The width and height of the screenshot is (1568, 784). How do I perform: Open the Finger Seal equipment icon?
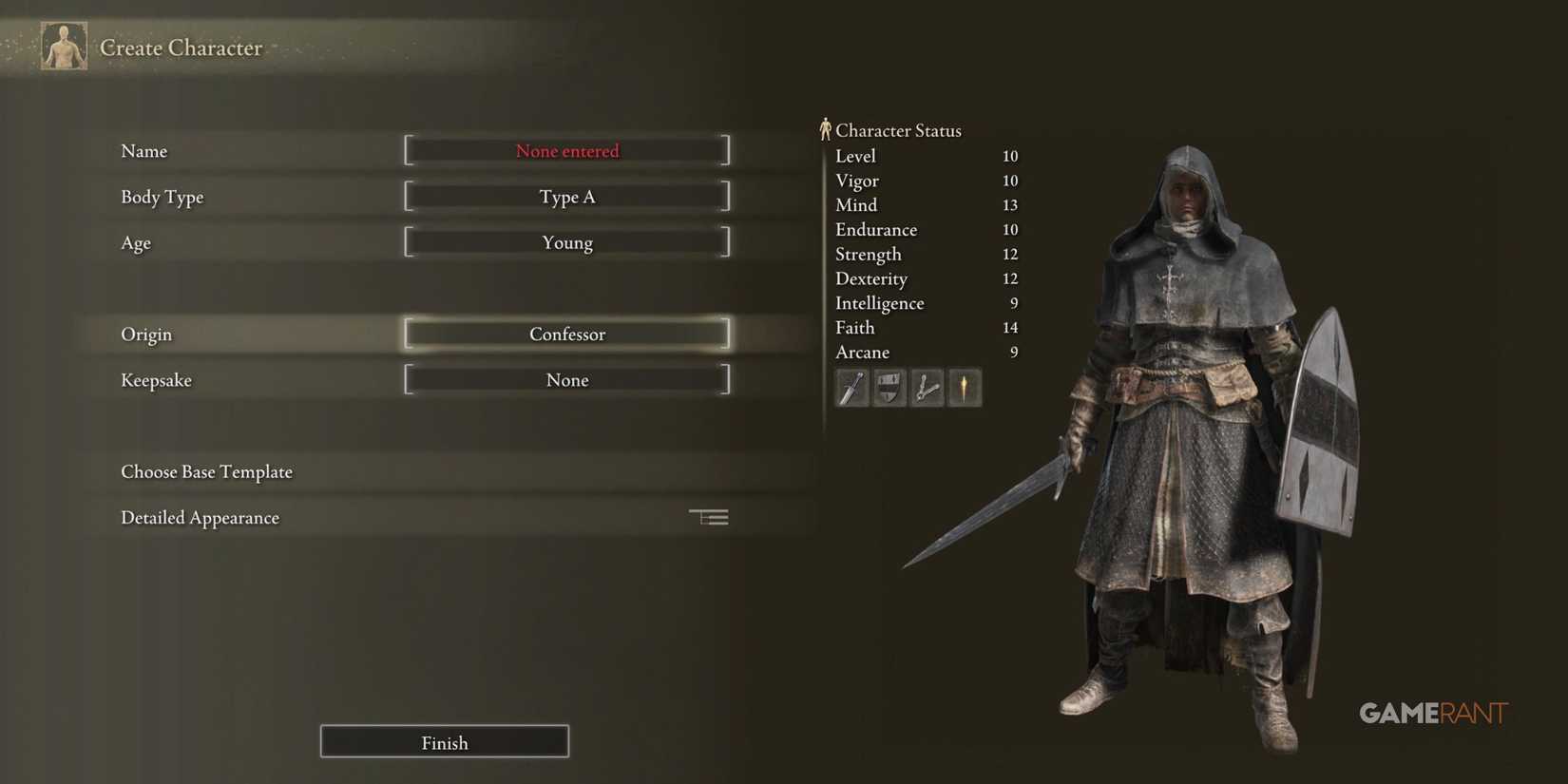click(x=927, y=387)
